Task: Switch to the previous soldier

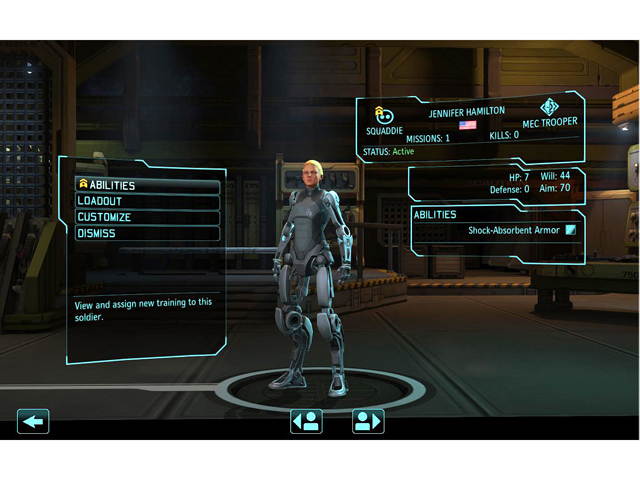Action: [306, 421]
